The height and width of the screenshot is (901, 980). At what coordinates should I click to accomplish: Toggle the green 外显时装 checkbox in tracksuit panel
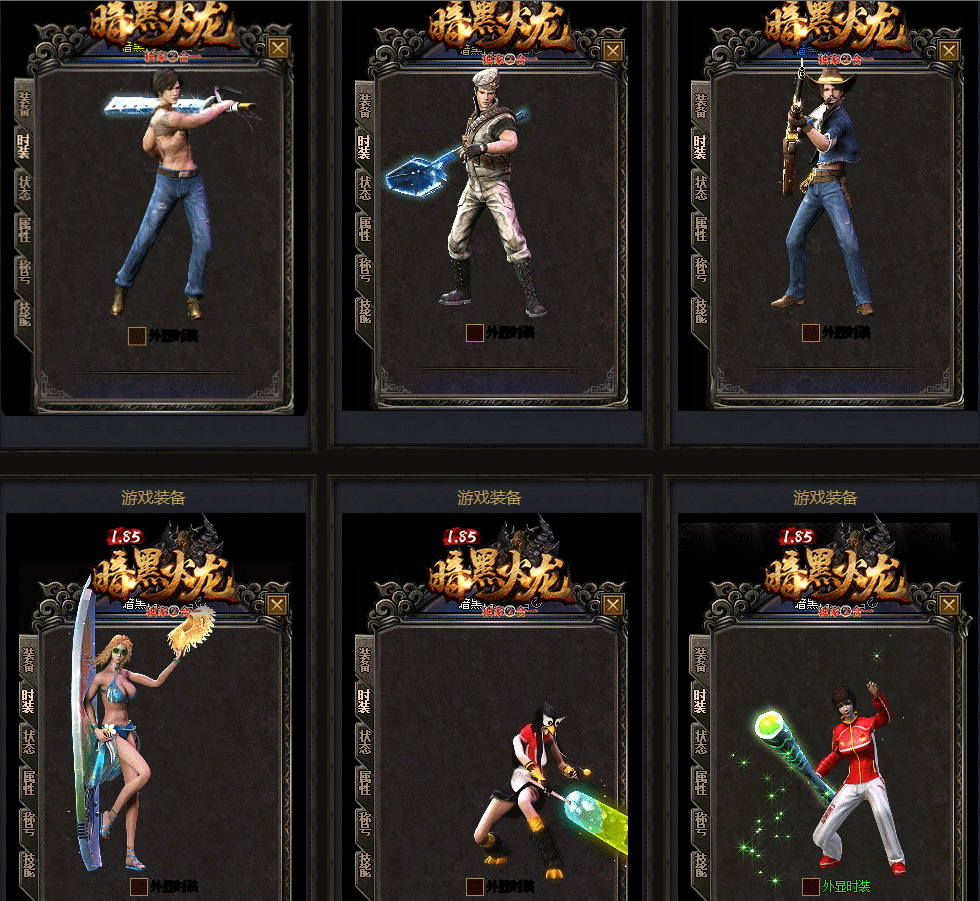tap(811, 887)
